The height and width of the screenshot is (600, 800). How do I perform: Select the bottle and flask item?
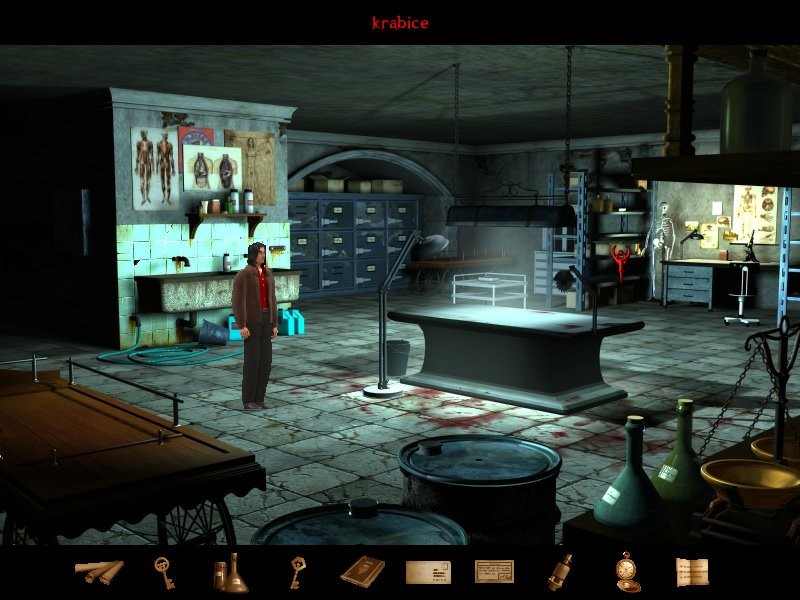(229, 573)
